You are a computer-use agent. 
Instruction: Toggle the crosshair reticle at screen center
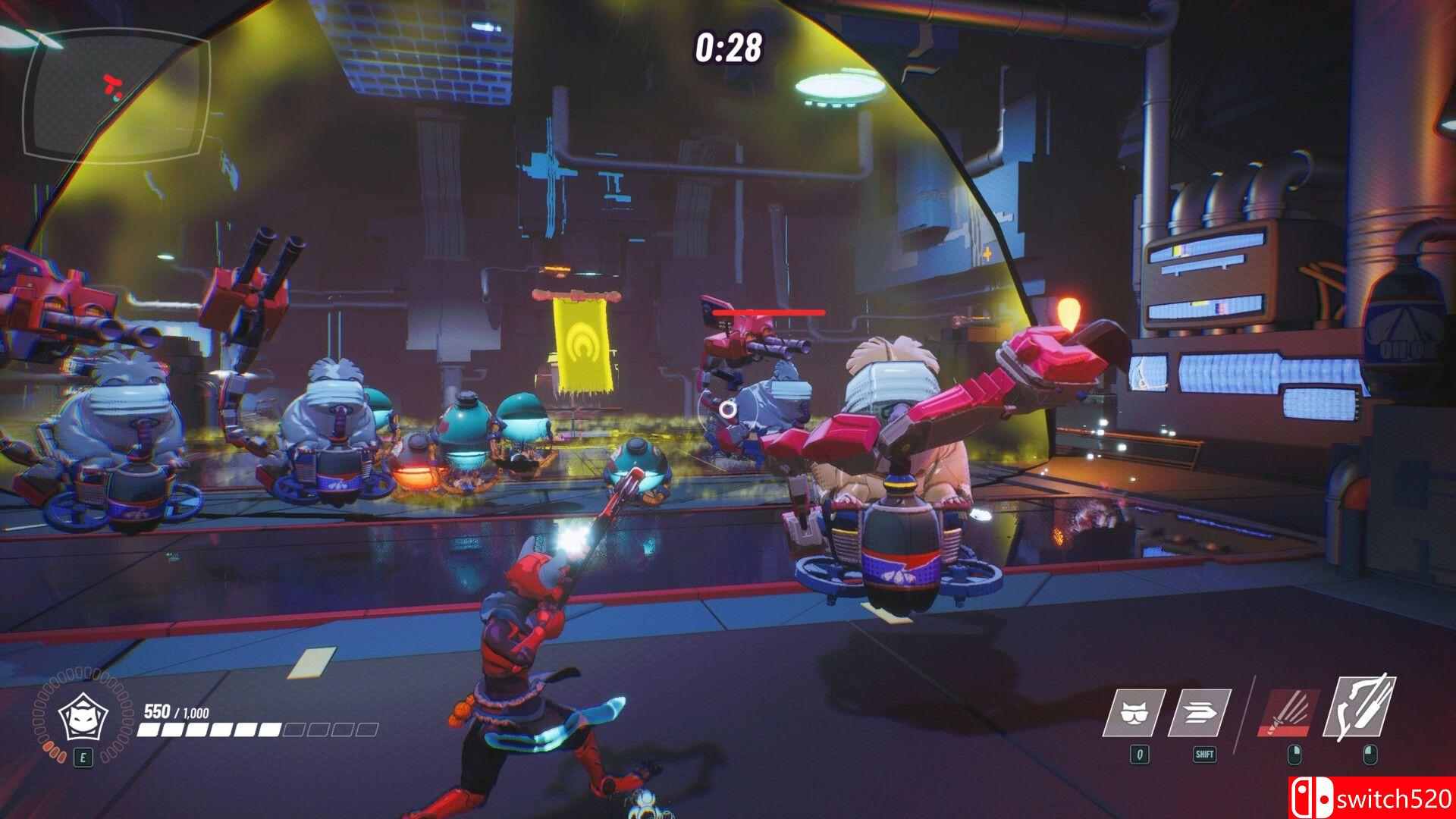[x=726, y=409]
